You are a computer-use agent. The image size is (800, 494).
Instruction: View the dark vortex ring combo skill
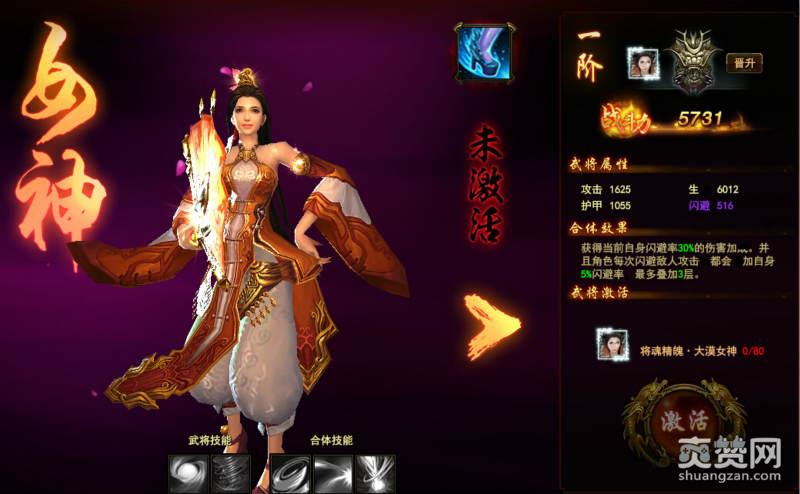(290, 472)
